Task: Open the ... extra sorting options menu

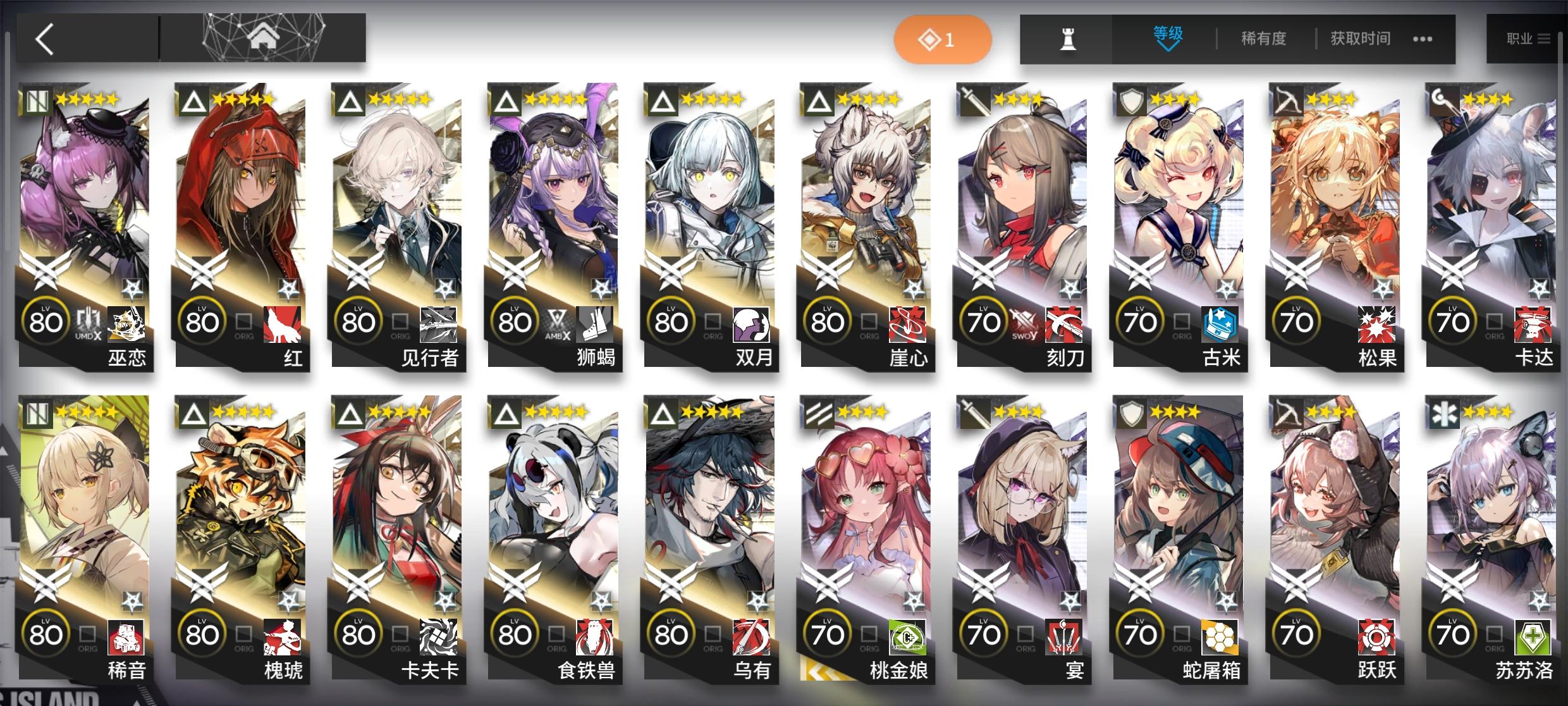Action: (x=1423, y=39)
